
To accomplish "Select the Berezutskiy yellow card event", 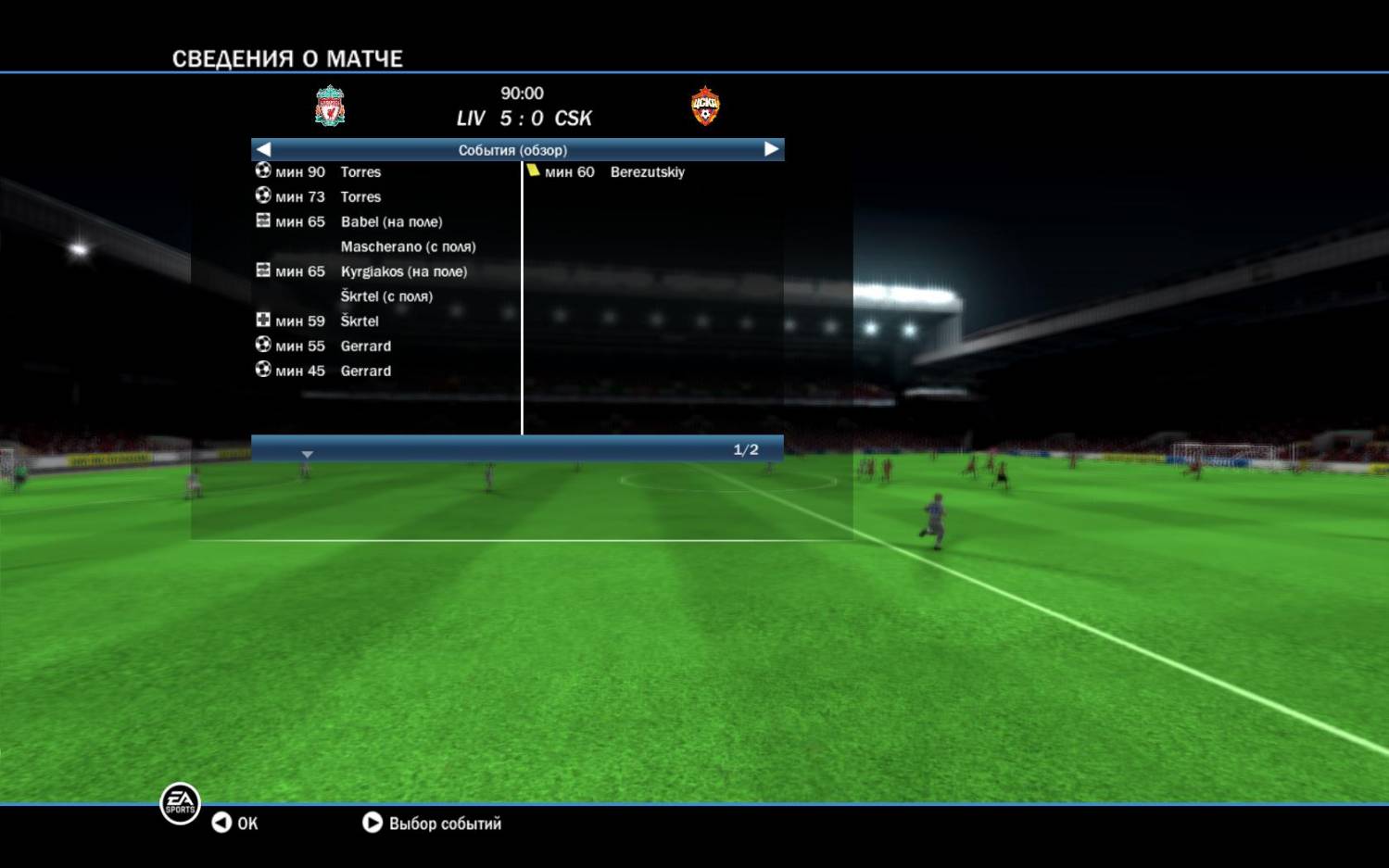I will 647,172.
